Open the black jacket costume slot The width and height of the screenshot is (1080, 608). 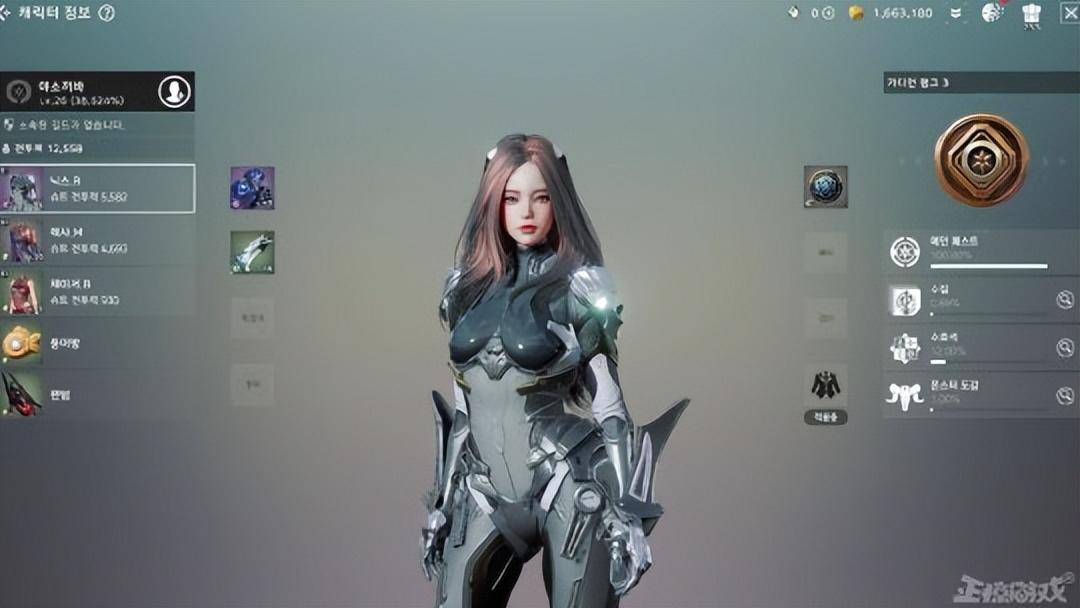[825, 385]
